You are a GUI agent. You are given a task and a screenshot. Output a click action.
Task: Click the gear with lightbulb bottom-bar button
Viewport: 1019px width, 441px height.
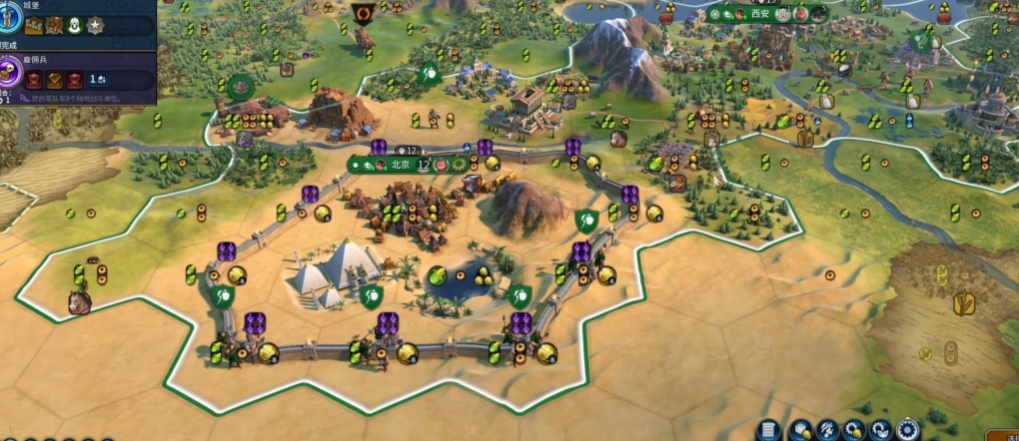point(854,430)
